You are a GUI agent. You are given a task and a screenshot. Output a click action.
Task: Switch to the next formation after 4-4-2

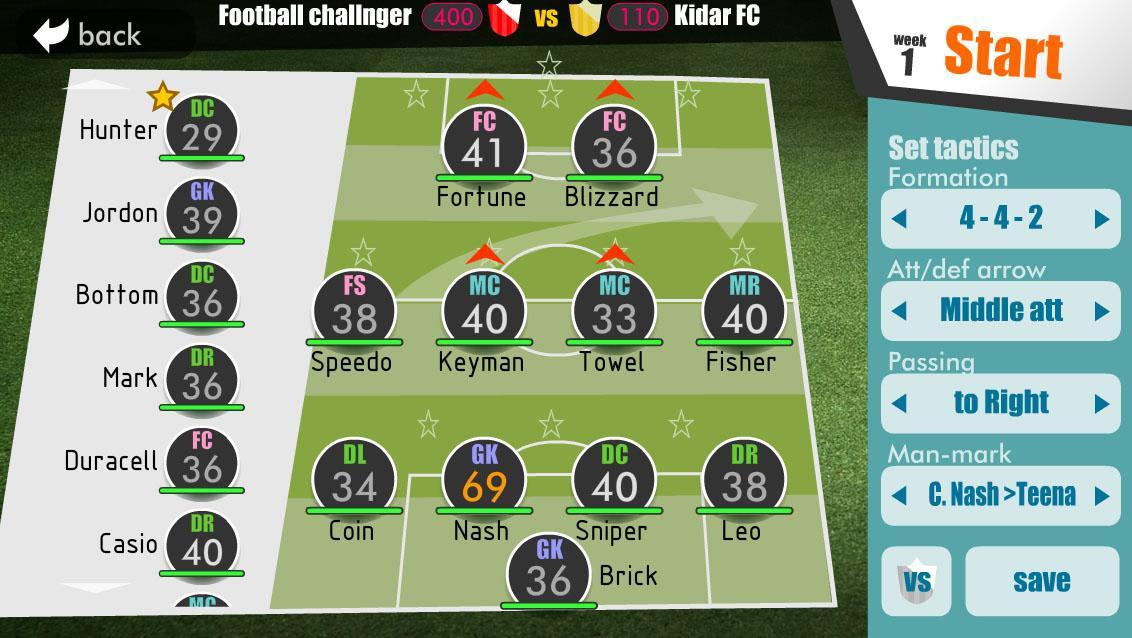(x=1102, y=219)
